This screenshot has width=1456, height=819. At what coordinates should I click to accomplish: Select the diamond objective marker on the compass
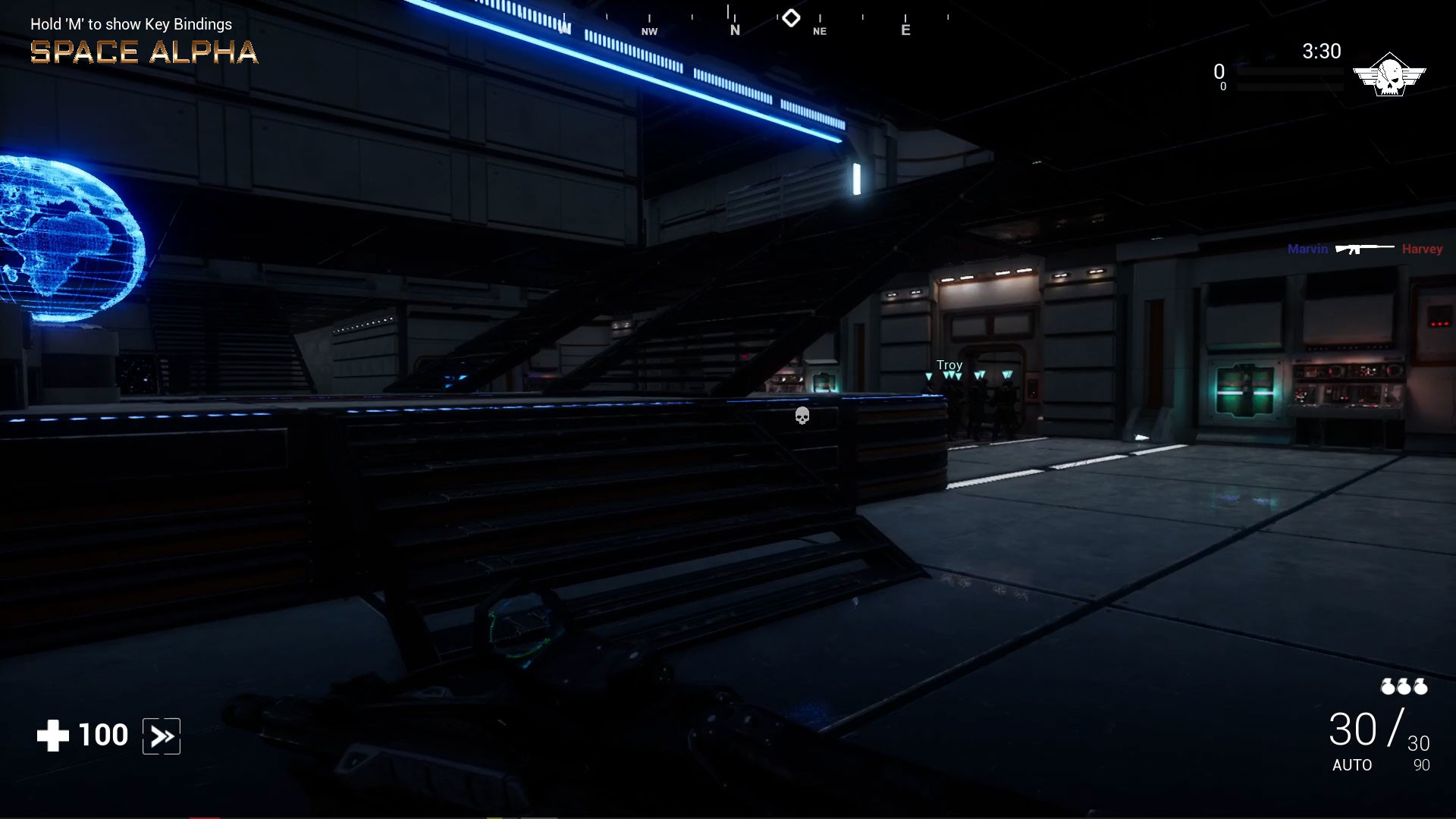[x=791, y=17]
